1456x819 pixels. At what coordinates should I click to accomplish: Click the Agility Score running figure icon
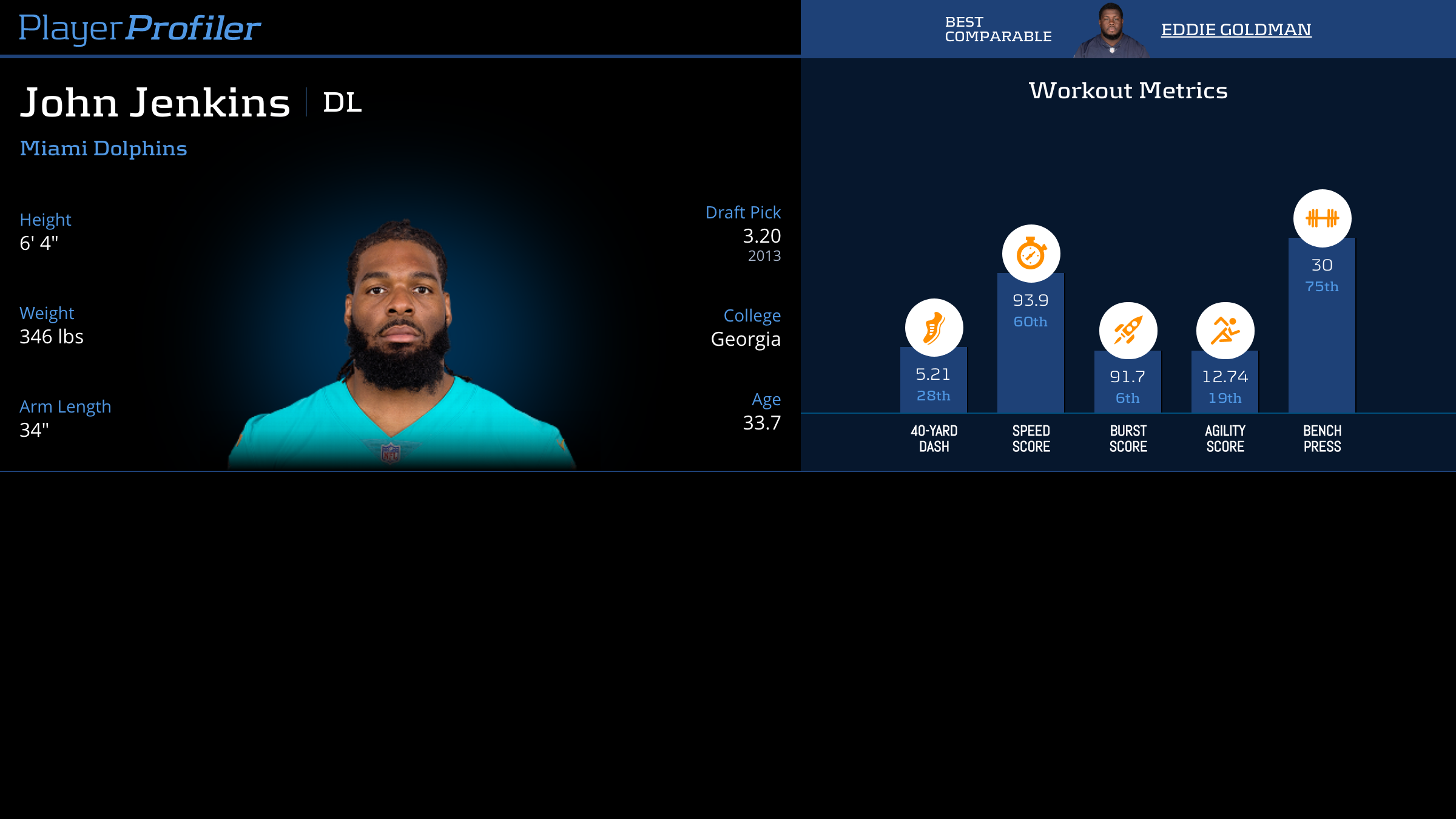tap(1225, 331)
